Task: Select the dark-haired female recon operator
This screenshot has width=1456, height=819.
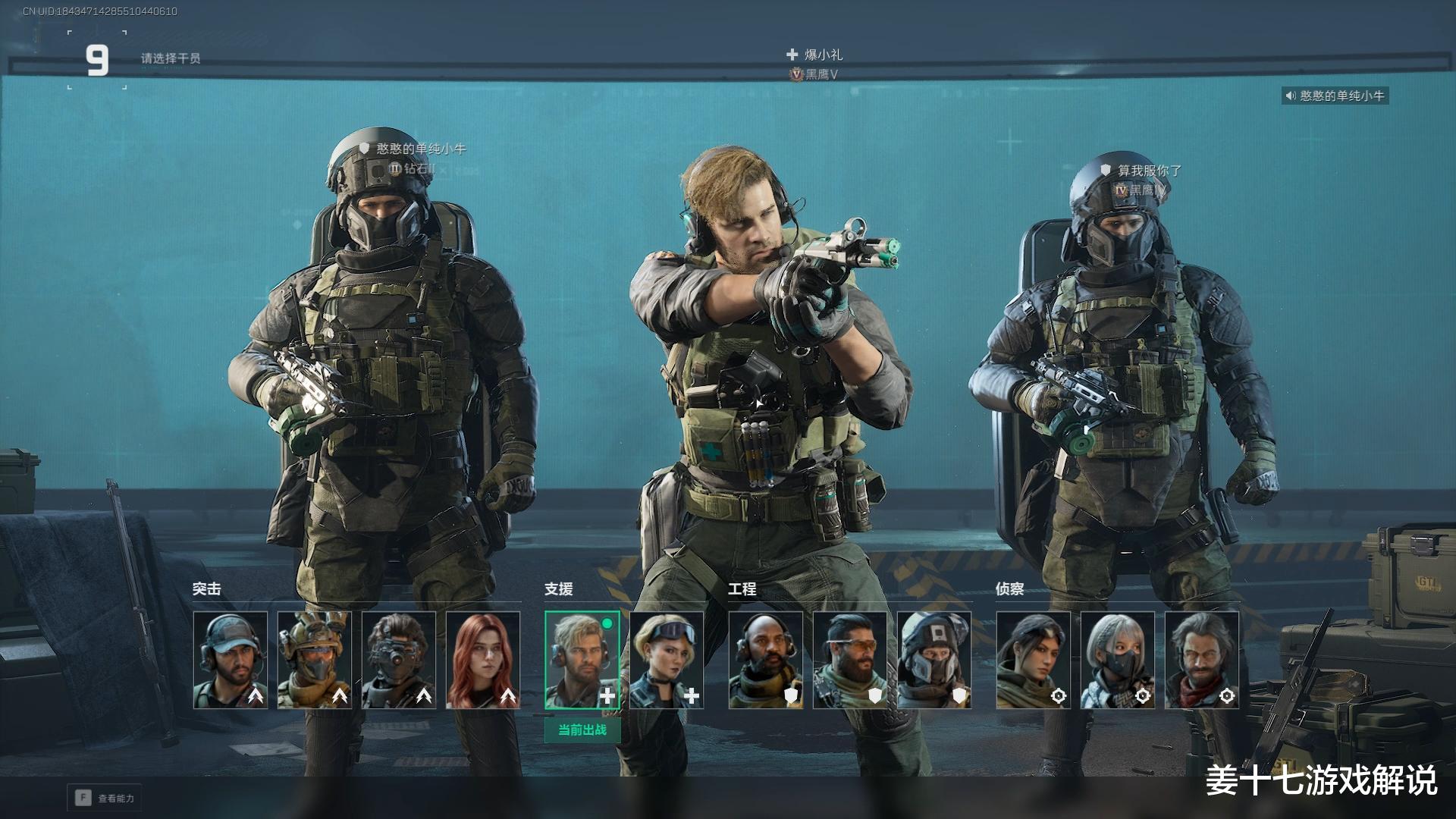Action: tap(1034, 660)
